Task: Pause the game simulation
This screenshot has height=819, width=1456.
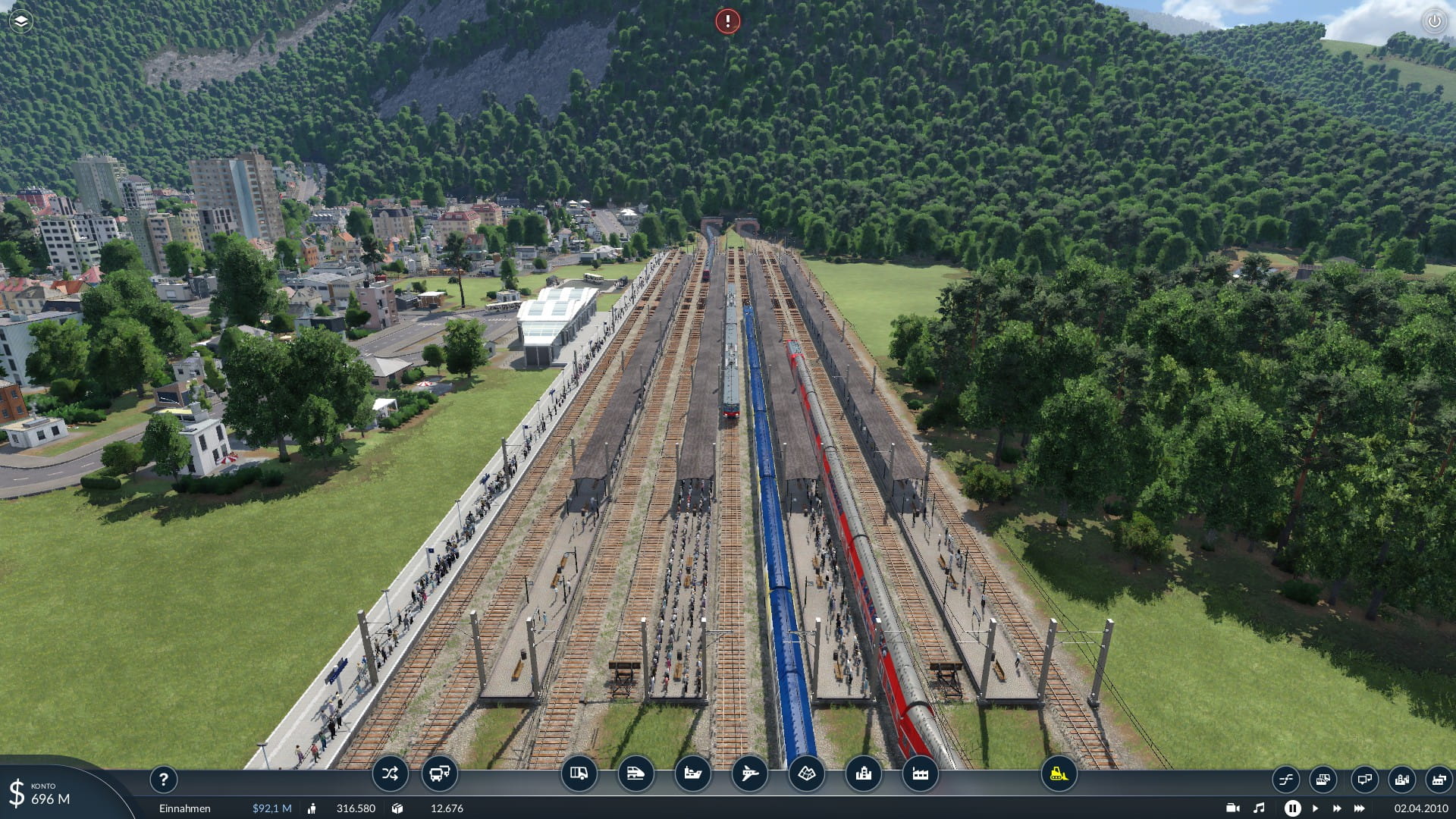Action: (1292, 808)
